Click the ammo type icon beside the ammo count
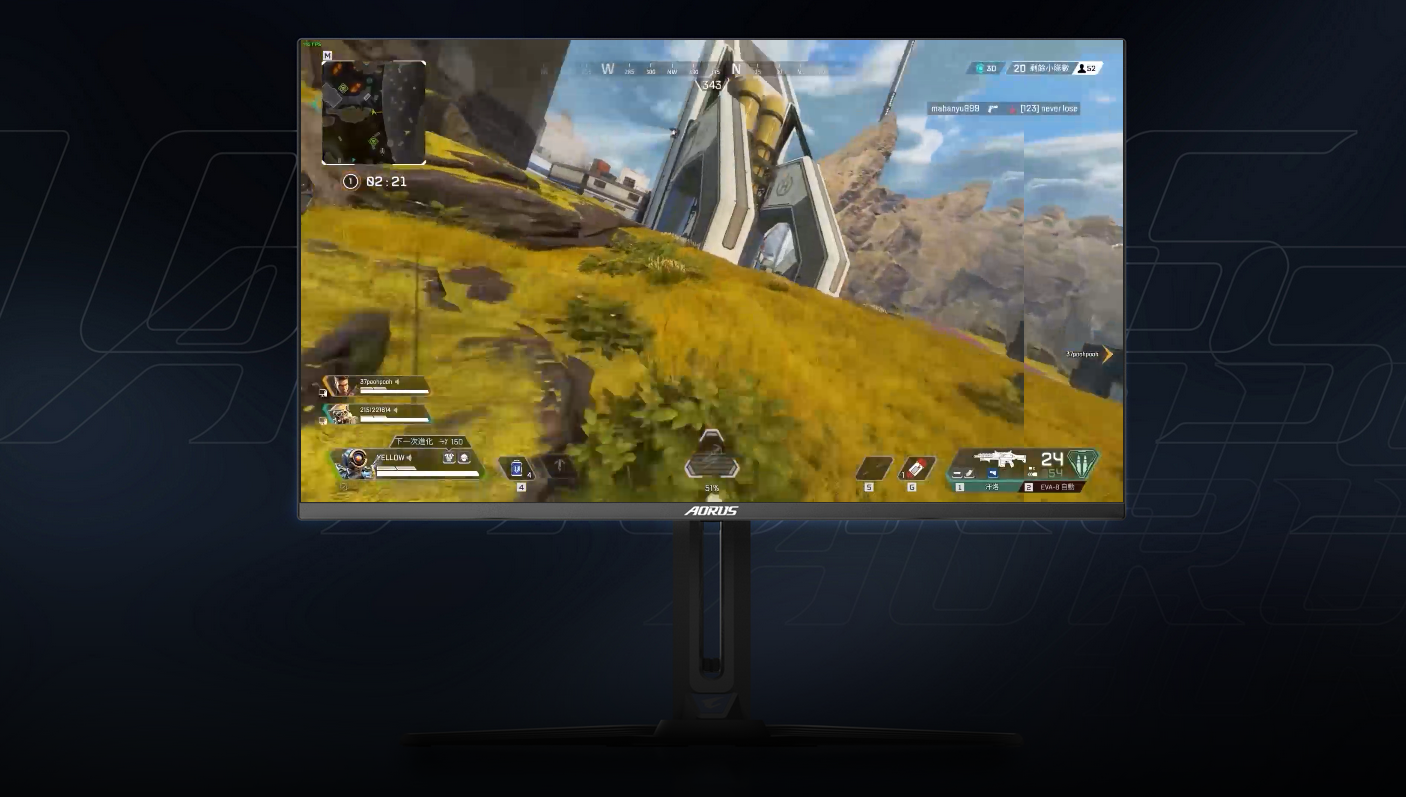 (x=1082, y=463)
